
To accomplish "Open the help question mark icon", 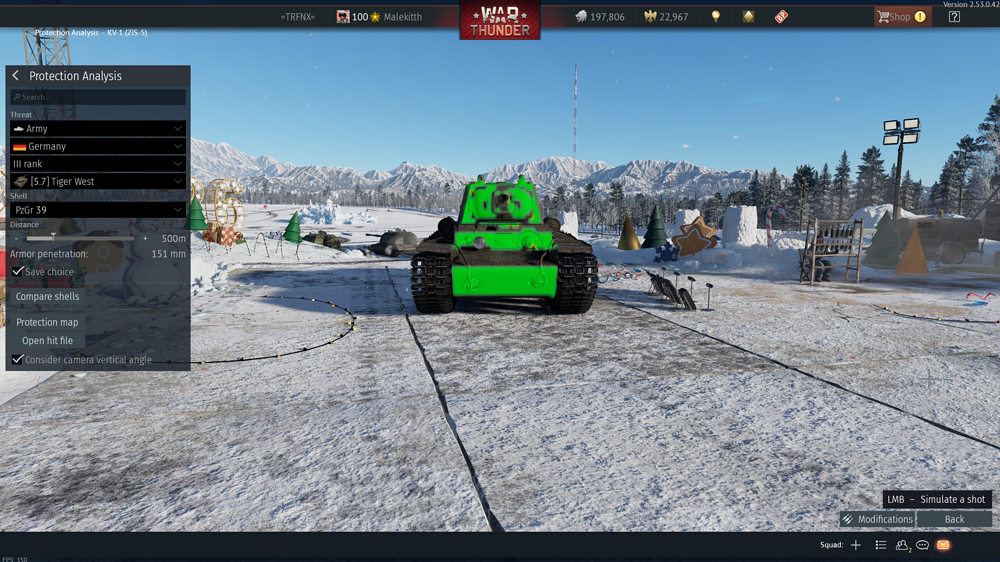I will [954, 17].
